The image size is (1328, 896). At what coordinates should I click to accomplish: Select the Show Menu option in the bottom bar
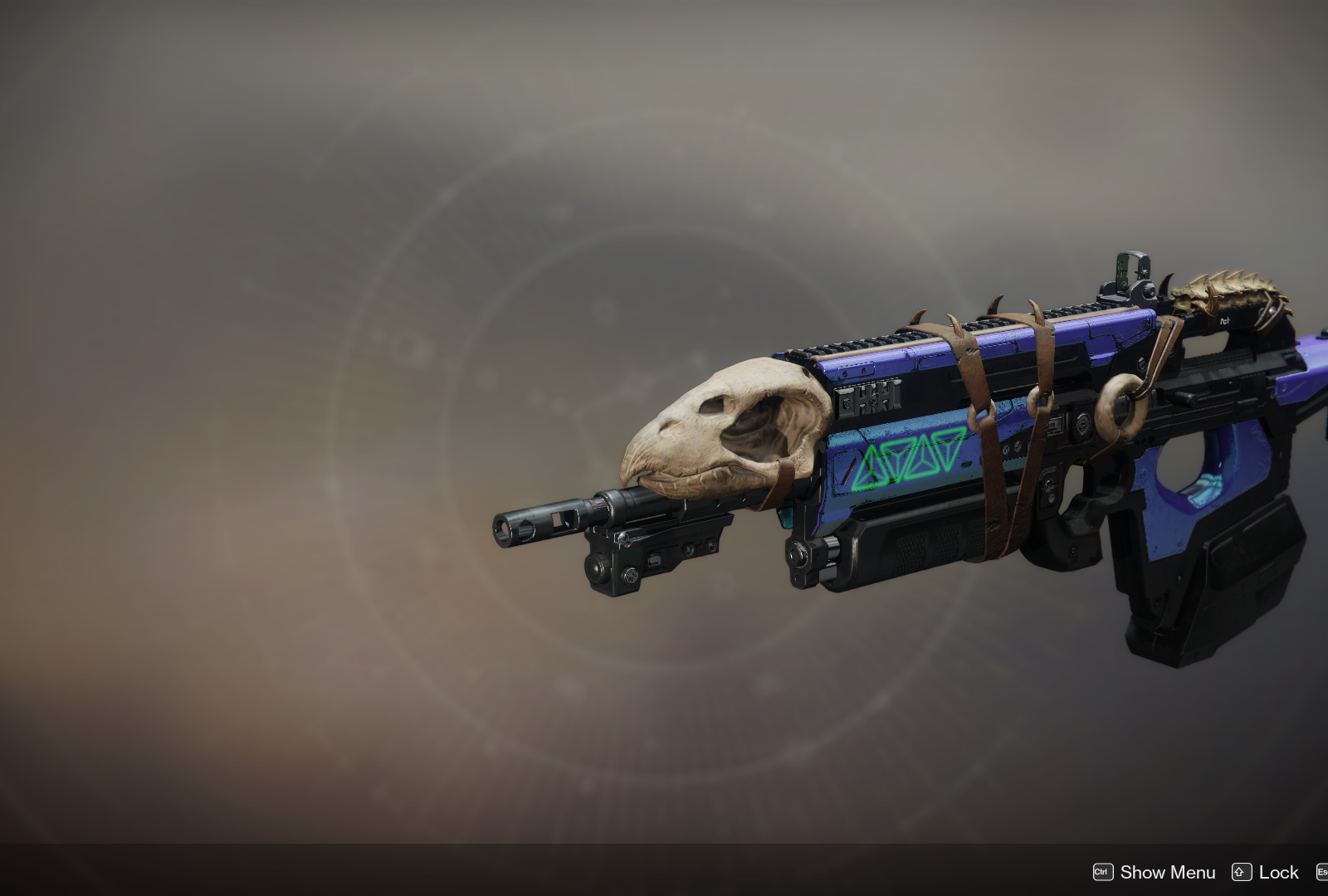coord(1166,872)
